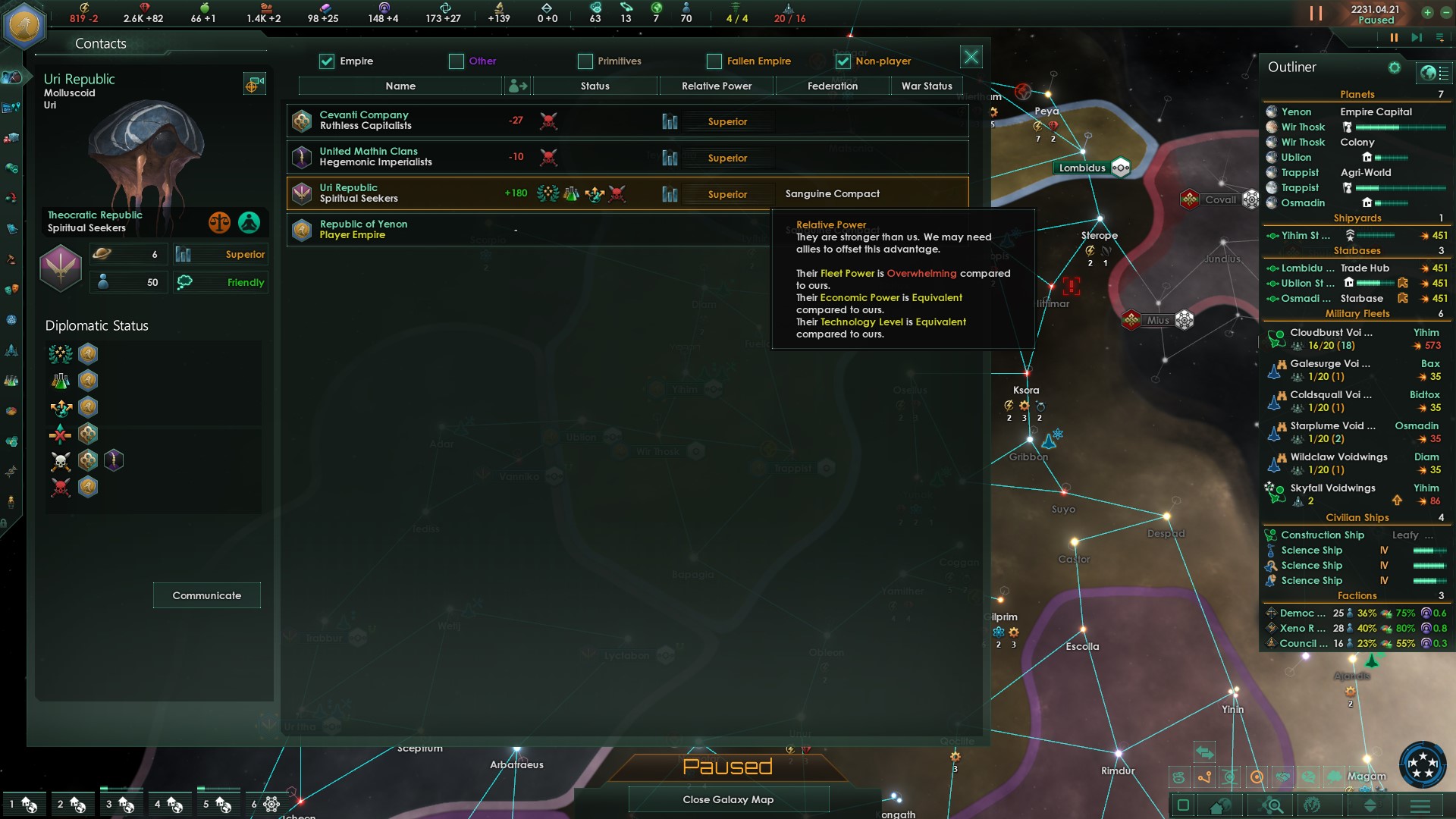Image resolution: width=1456 pixels, height=819 pixels.
Task: Open the Species menu (masks icon) in sidebar
Action: coord(11,288)
